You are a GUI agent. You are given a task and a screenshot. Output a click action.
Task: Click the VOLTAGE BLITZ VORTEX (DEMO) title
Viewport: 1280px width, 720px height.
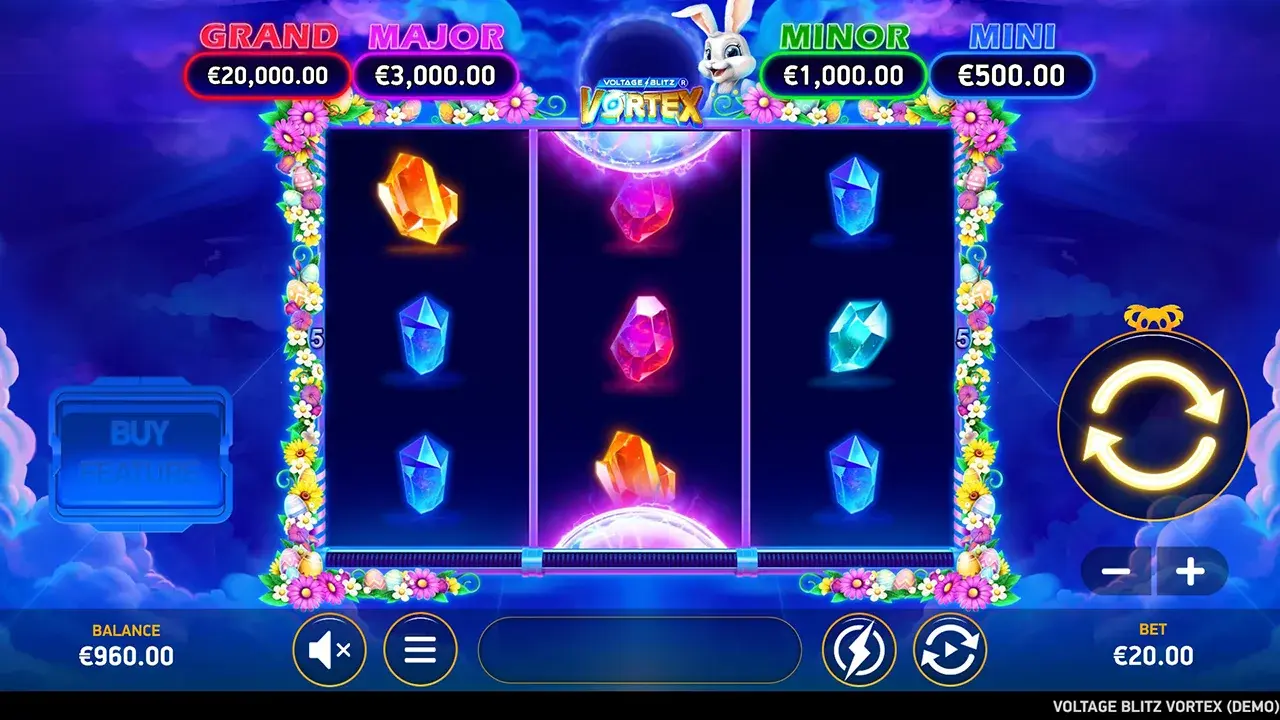click(x=1150, y=705)
